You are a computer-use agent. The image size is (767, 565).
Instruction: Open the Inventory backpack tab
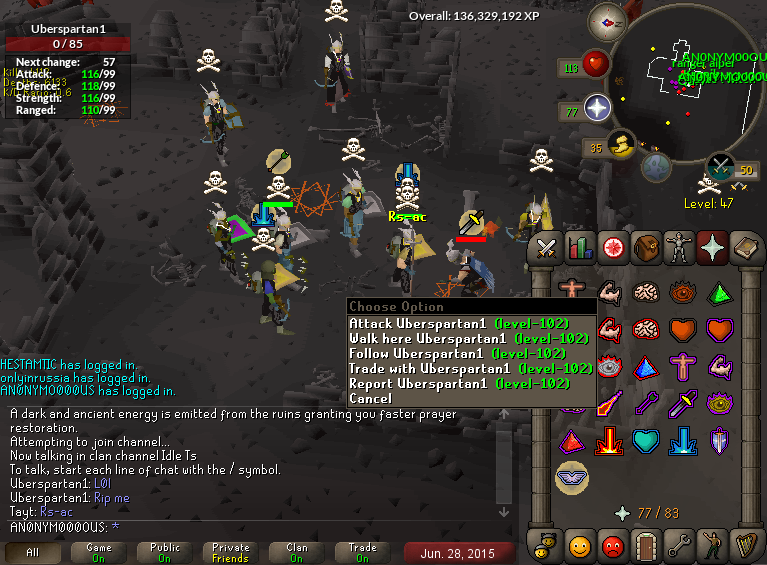coord(646,247)
